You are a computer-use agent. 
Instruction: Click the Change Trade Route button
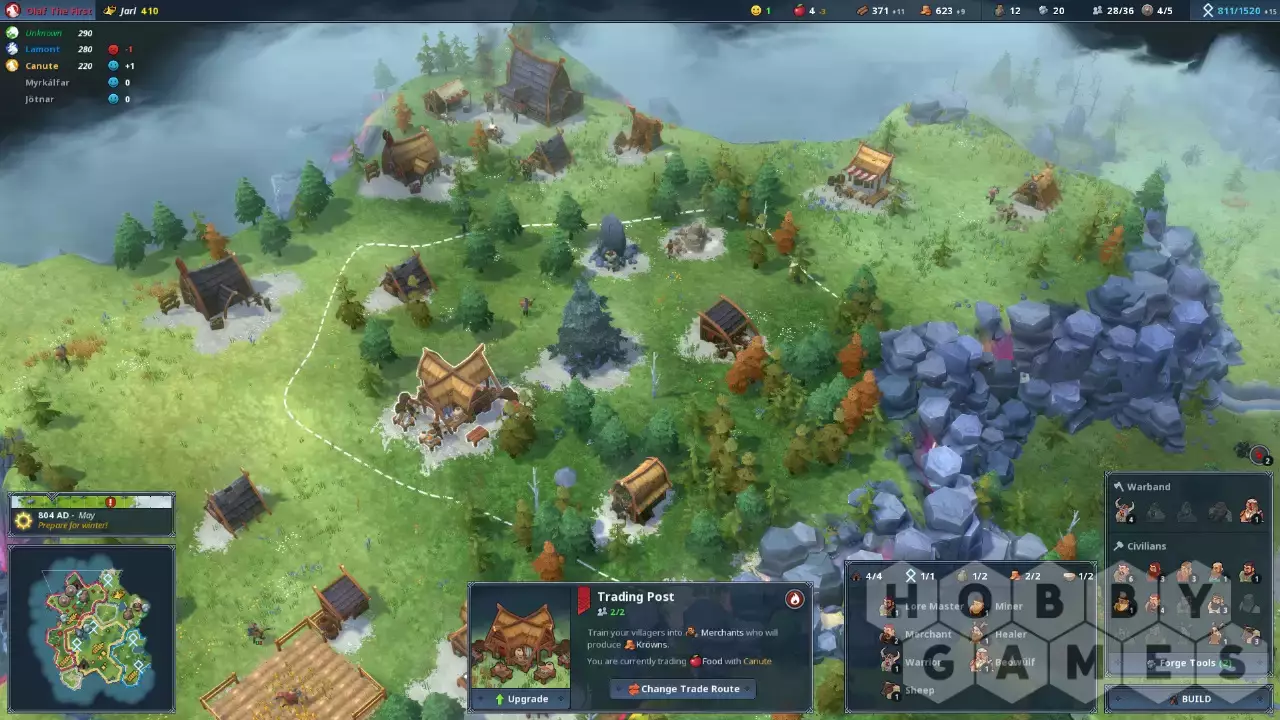click(683, 689)
